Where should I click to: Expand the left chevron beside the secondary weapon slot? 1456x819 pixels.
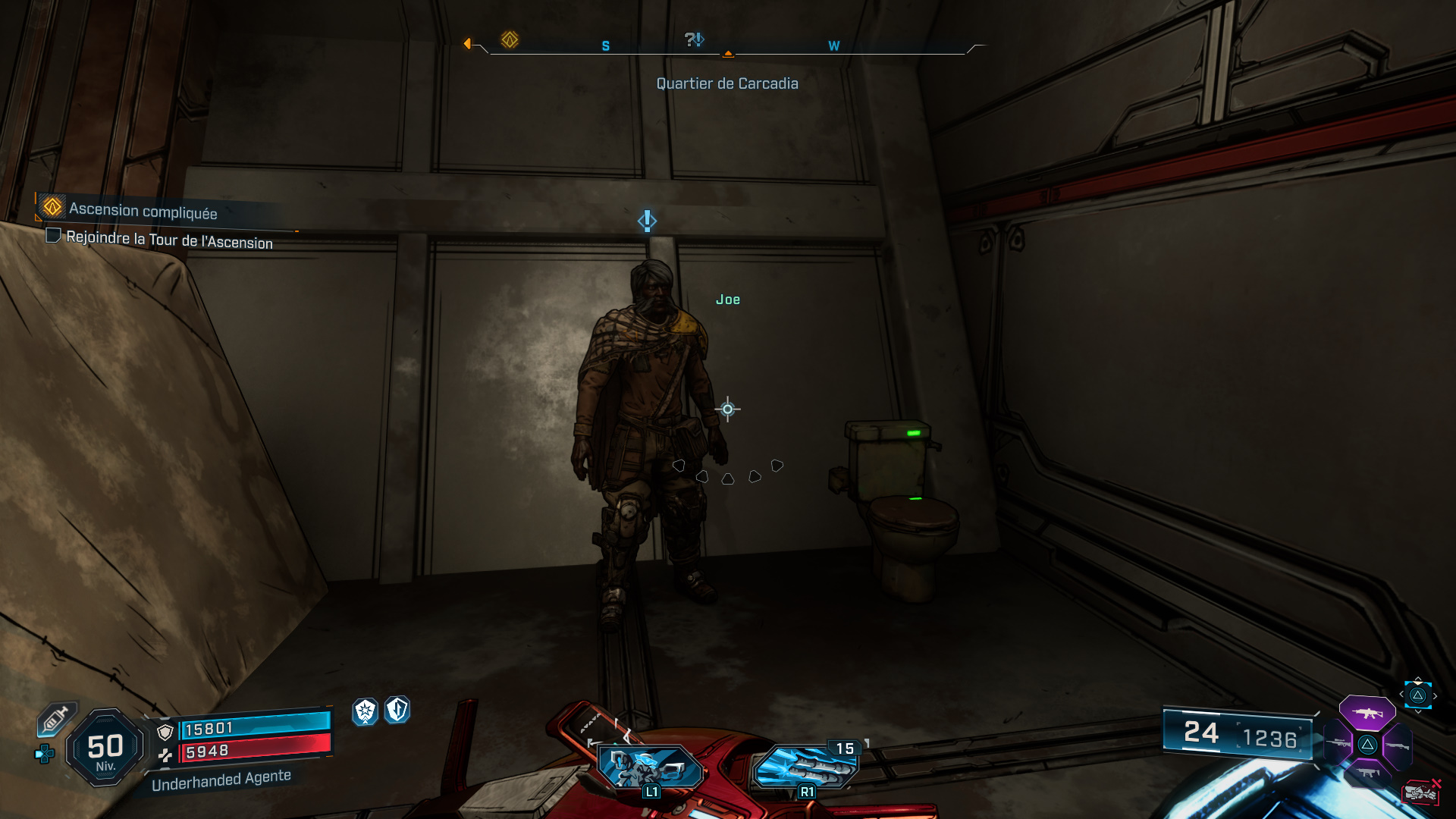(x=1401, y=694)
